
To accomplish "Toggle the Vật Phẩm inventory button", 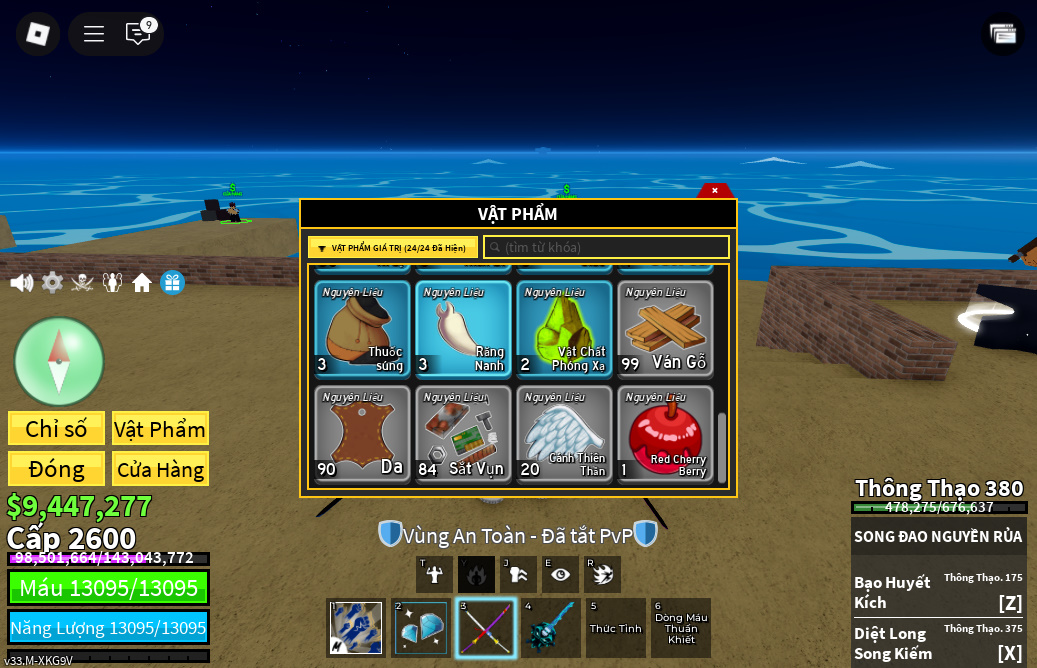I will [x=160, y=429].
